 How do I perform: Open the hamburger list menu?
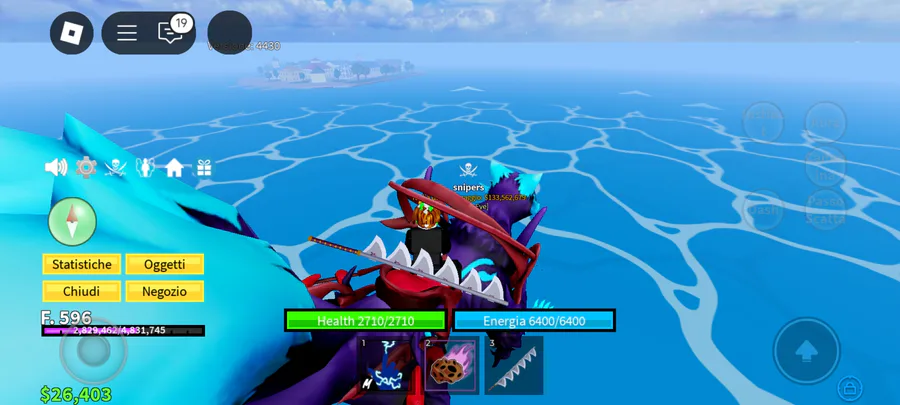[x=127, y=33]
